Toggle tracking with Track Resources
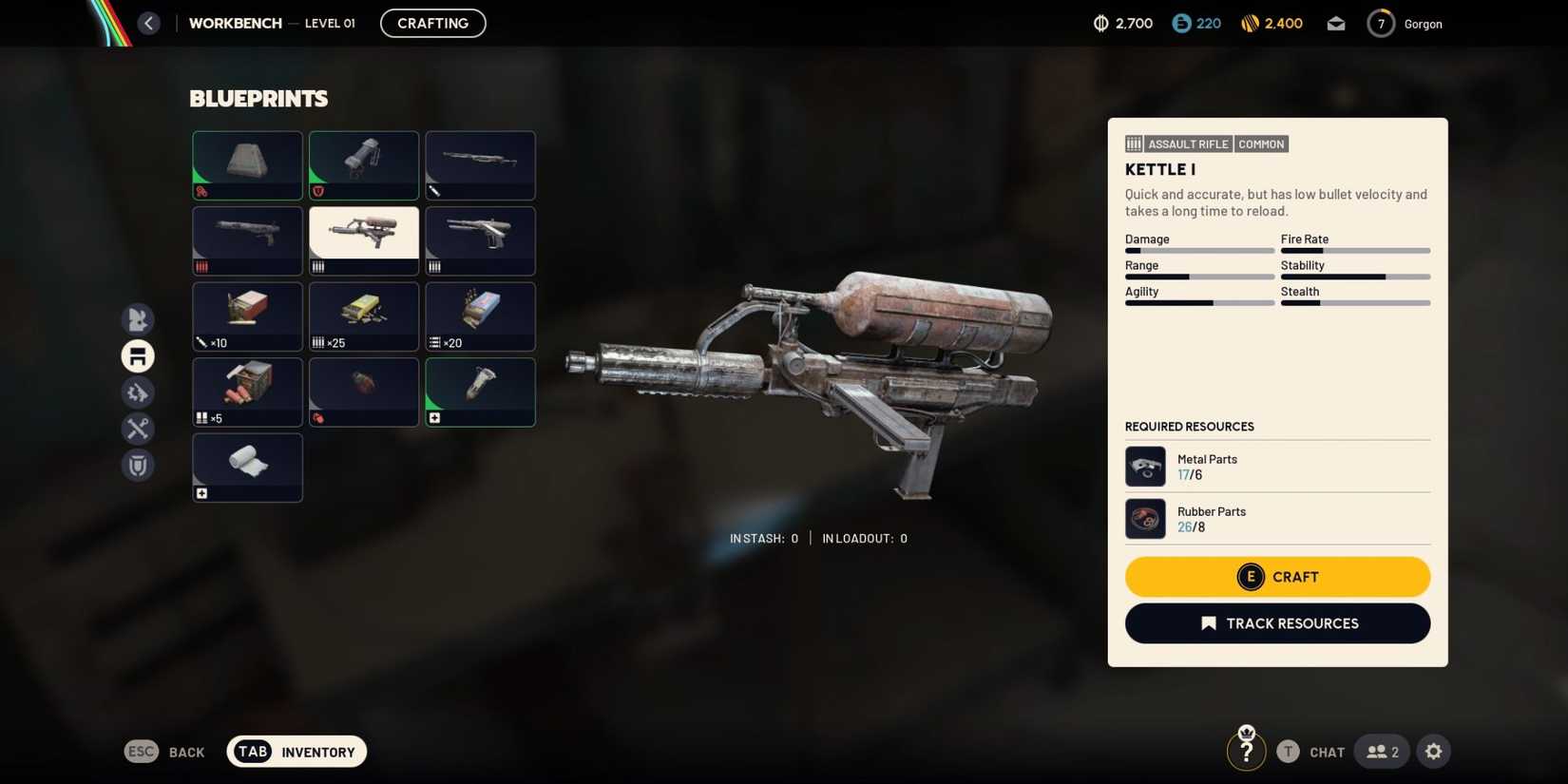The image size is (1568, 784). [x=1277, y=622]
